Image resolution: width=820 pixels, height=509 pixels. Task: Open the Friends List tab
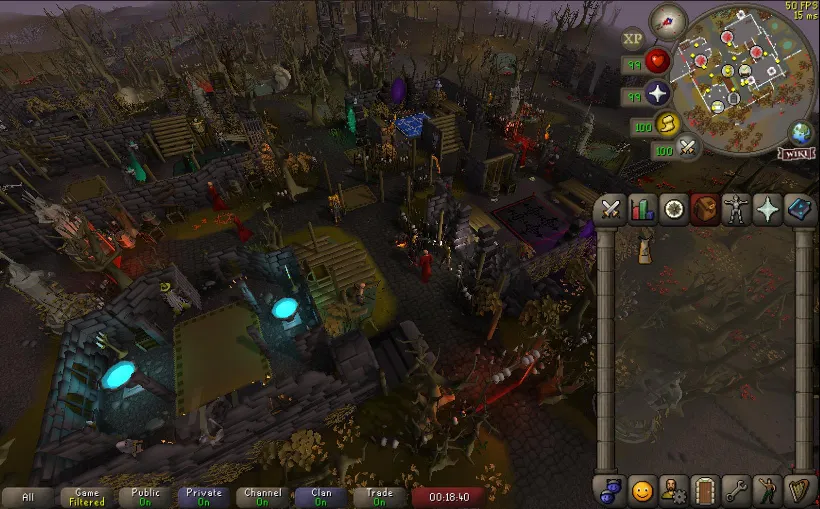click(612, 490)
